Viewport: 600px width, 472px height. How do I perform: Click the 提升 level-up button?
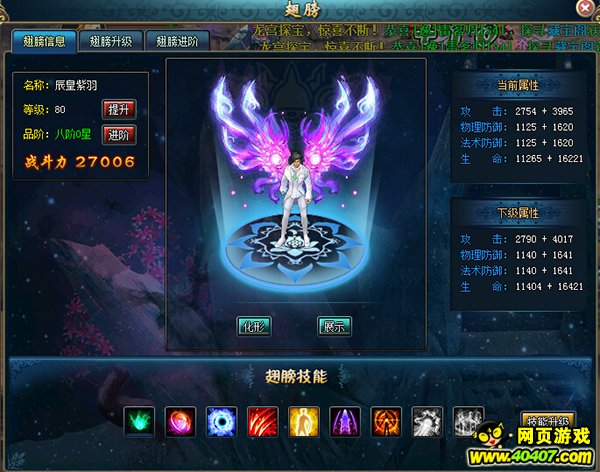point(118,109)
